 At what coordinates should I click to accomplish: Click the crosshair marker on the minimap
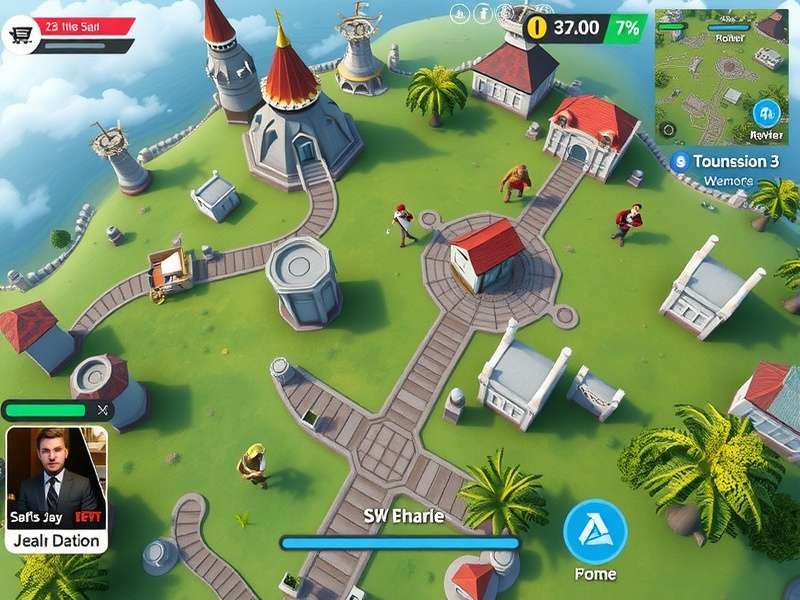coord(666,129)
